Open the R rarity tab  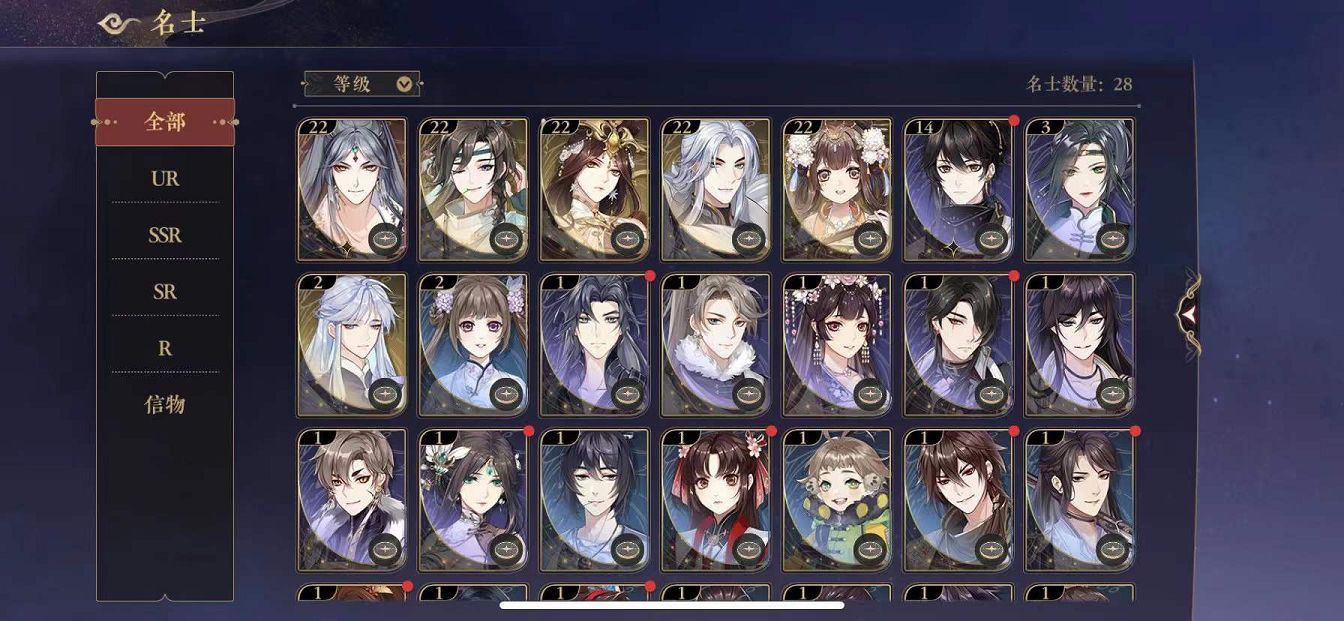tap(165, 348)
